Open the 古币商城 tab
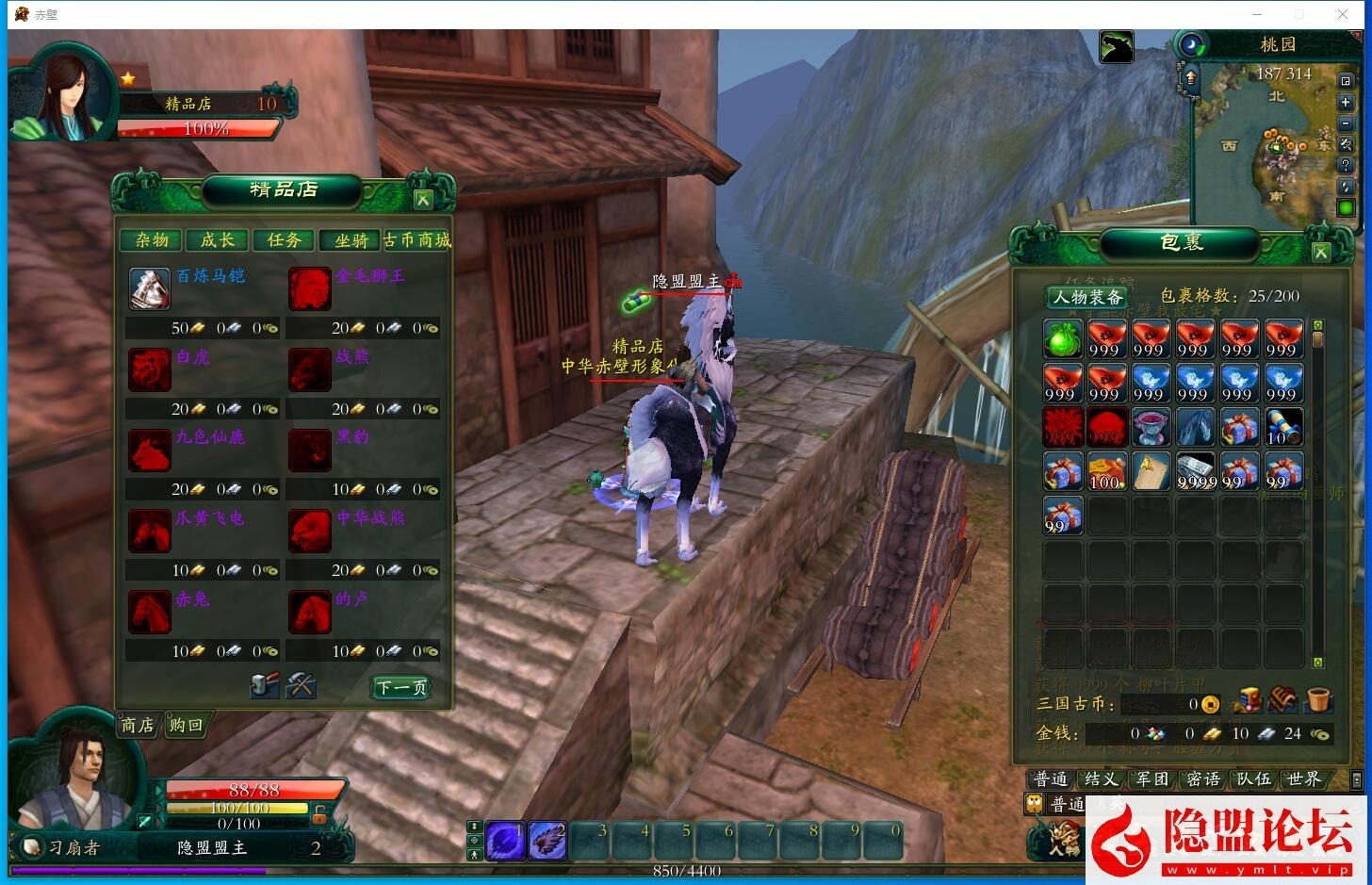 (x=417, y=240)
